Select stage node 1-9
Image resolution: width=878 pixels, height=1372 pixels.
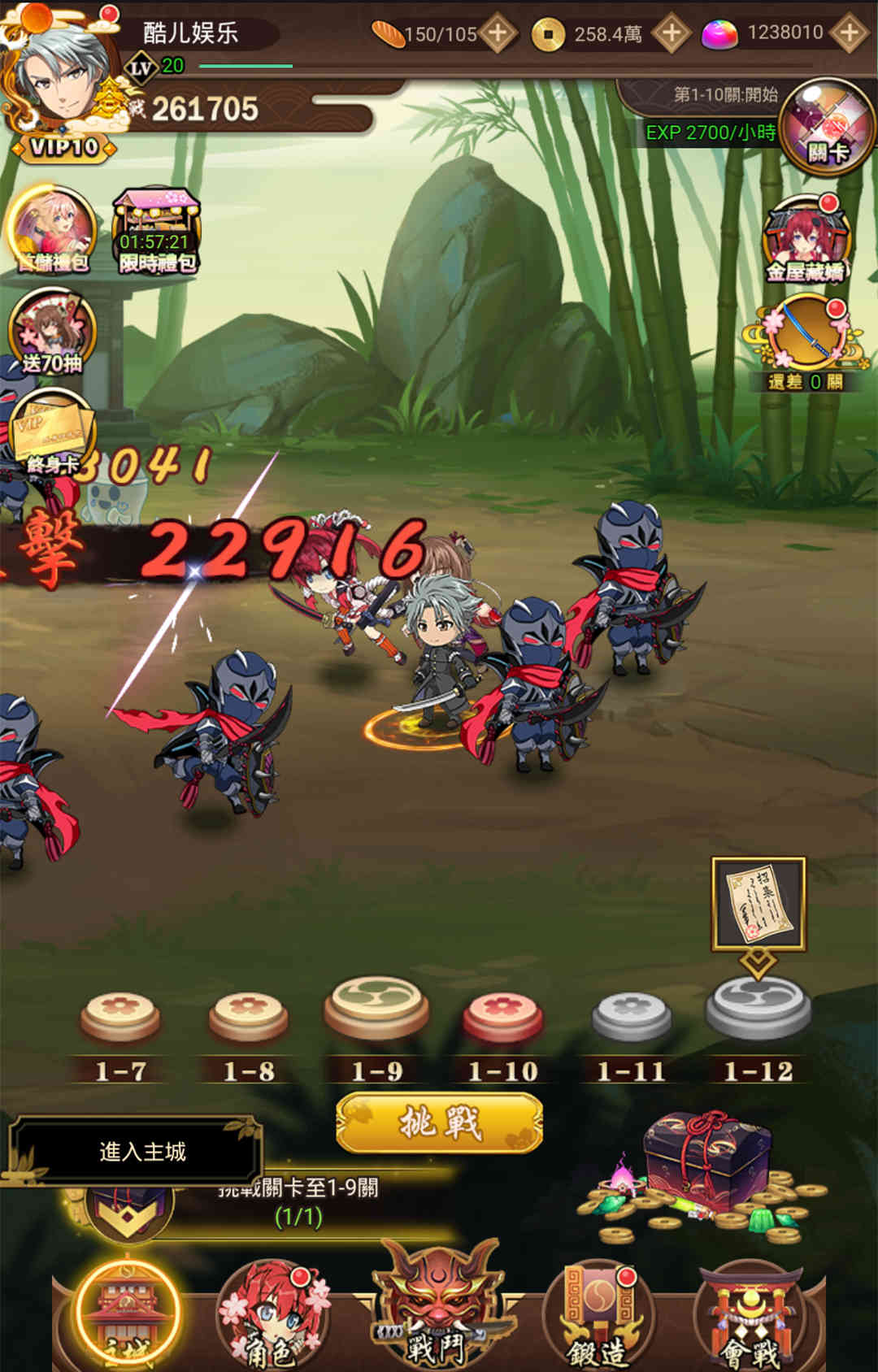coord(376,1009)
